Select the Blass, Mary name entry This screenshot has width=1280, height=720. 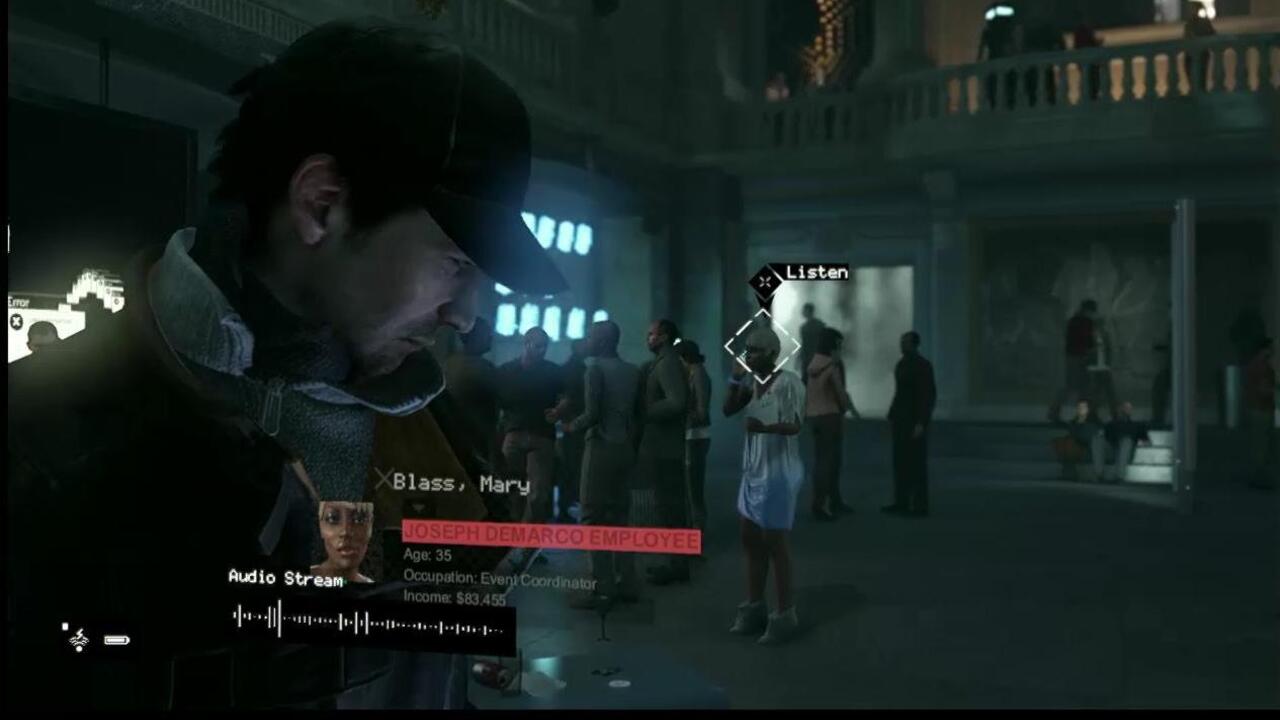pos(463,484)
